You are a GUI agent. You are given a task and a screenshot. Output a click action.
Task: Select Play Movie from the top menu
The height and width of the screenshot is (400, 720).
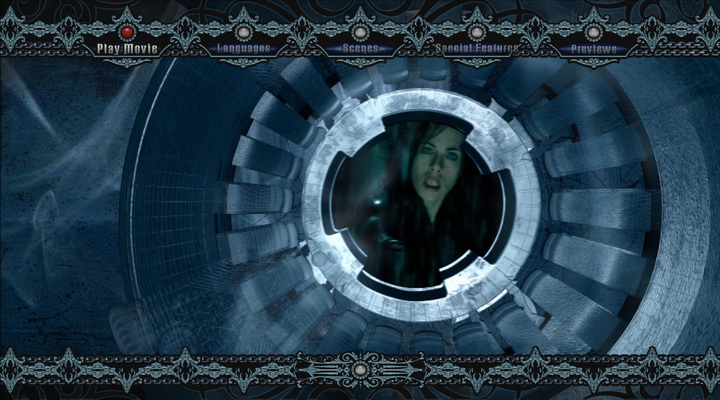(x=126, y=48)
